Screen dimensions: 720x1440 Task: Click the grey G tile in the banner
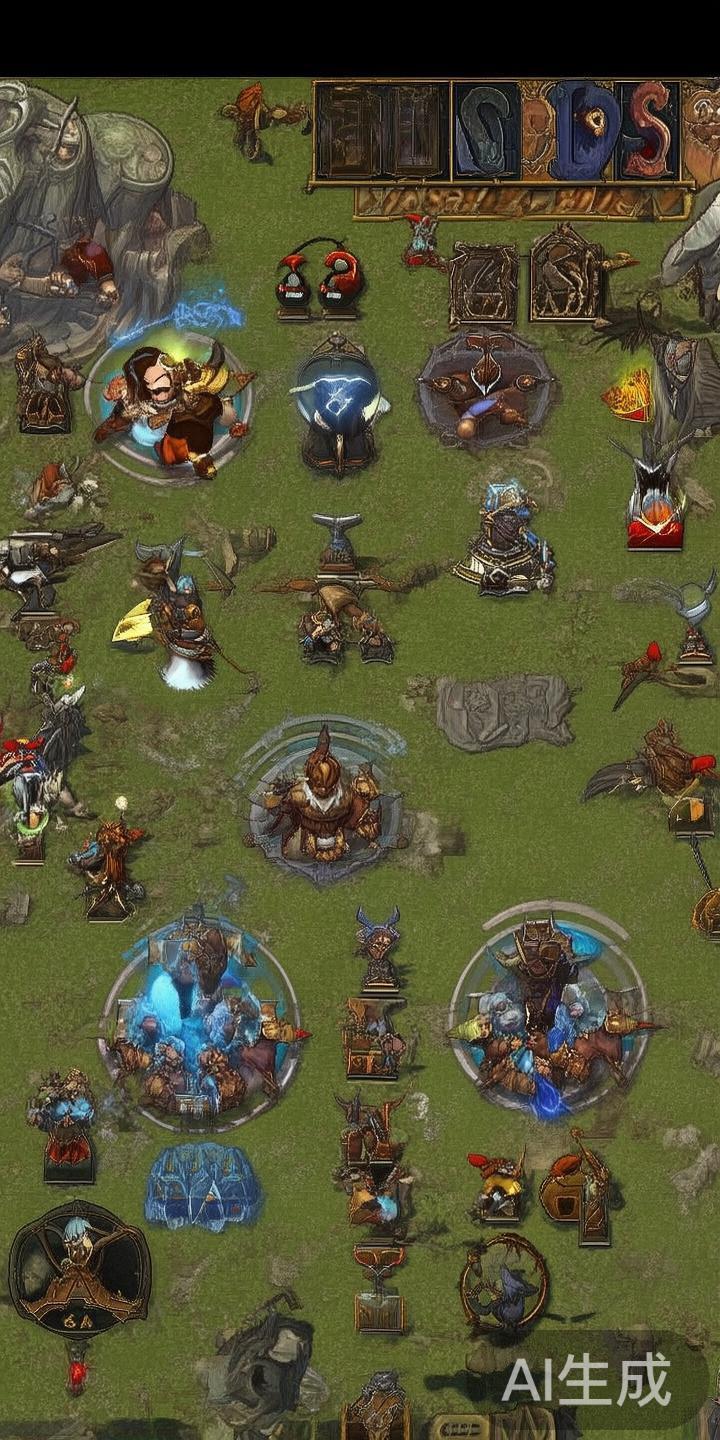487,130
